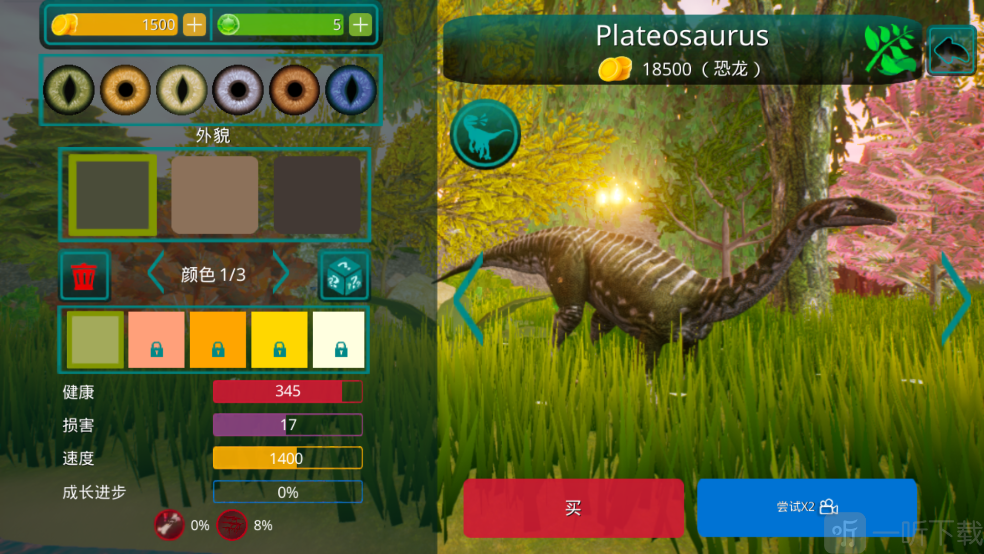Select the blue eye option
This screenshot has height=554, width=984.
click(x=351, y=90)
